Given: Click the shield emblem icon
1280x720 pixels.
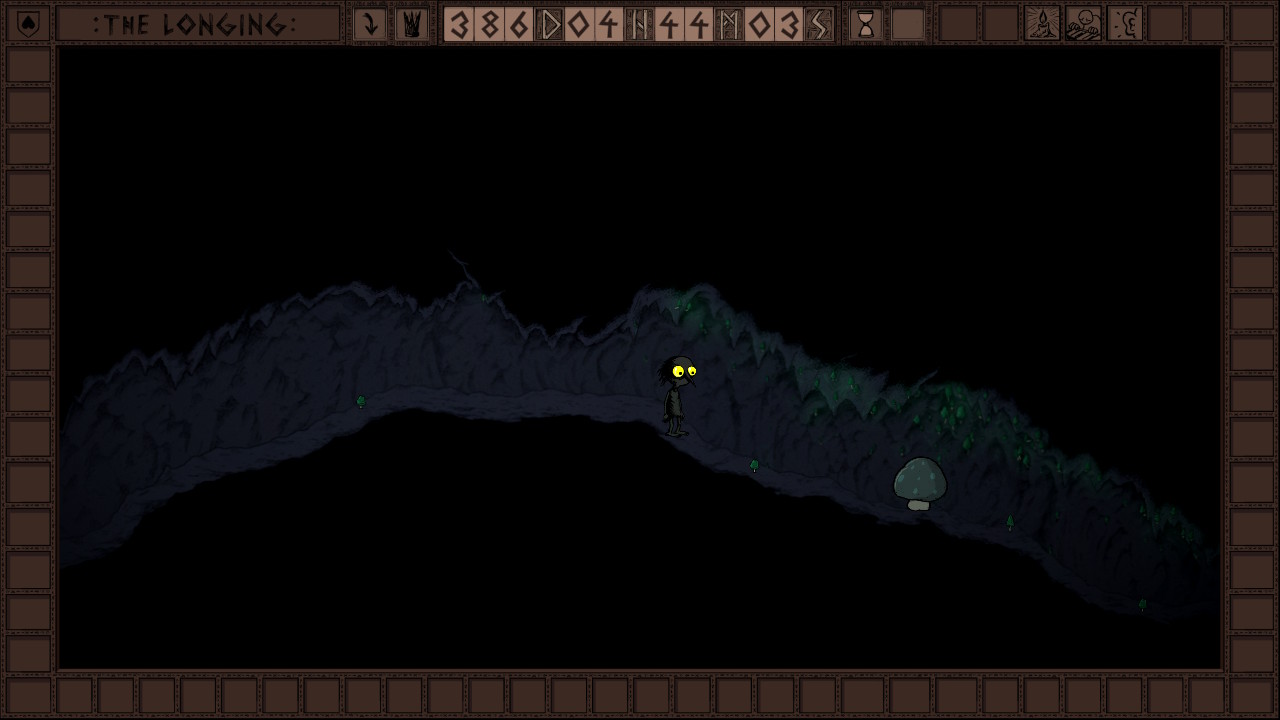Looking at the screenshot, I should coord(29,24).
